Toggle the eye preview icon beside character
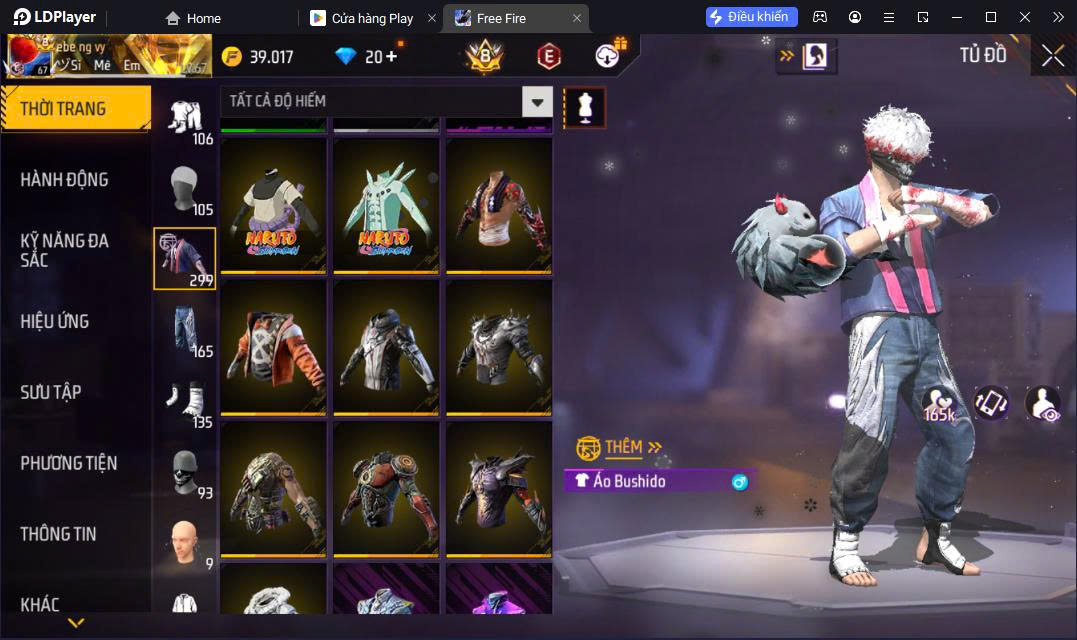The image size is (1077, 640). (1042, 402)
